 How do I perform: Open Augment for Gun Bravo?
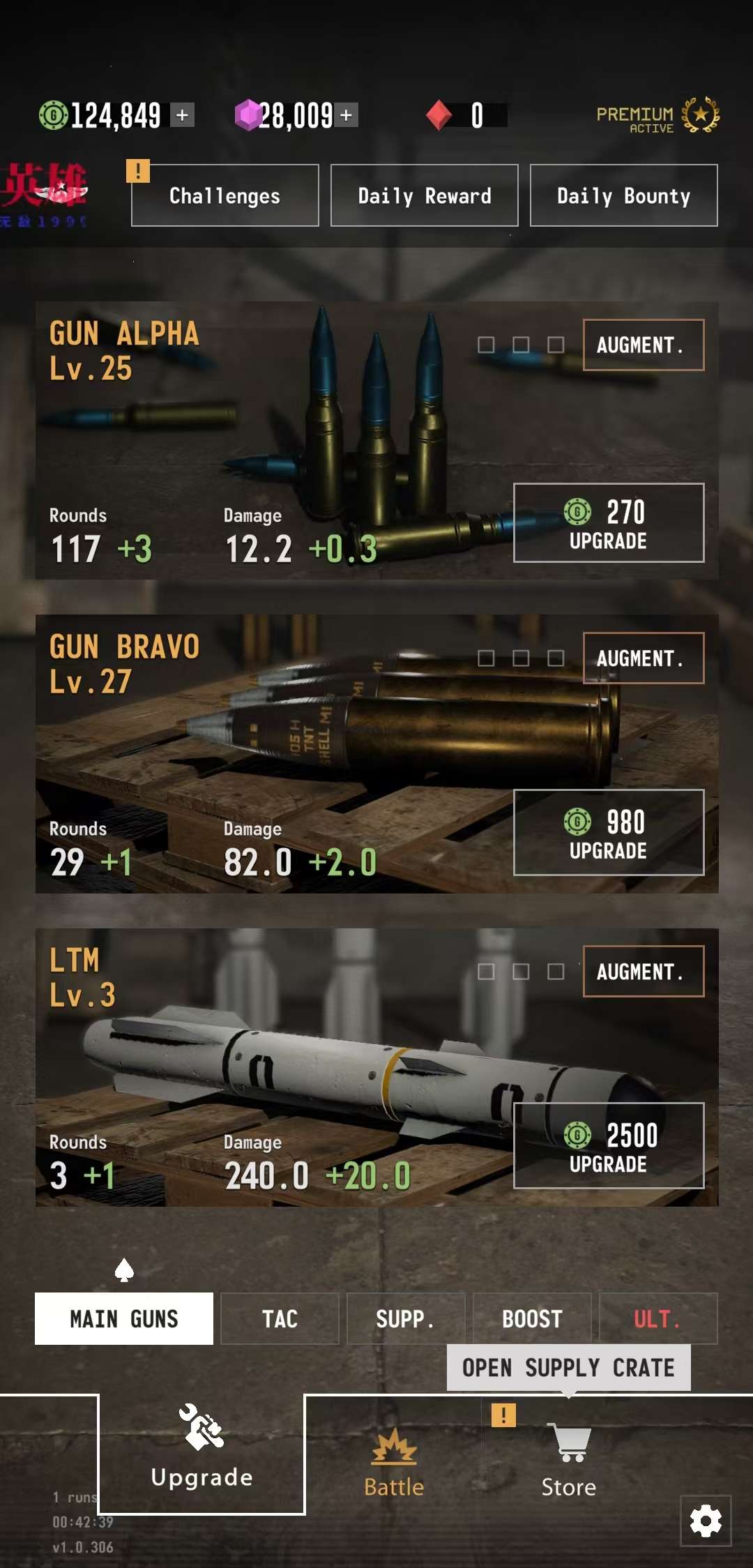(643, 658)
